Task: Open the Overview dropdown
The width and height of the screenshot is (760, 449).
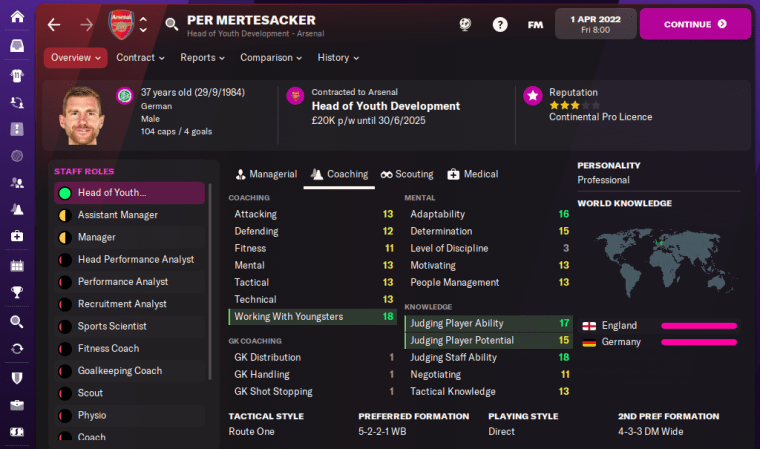Action: point(76,58)
